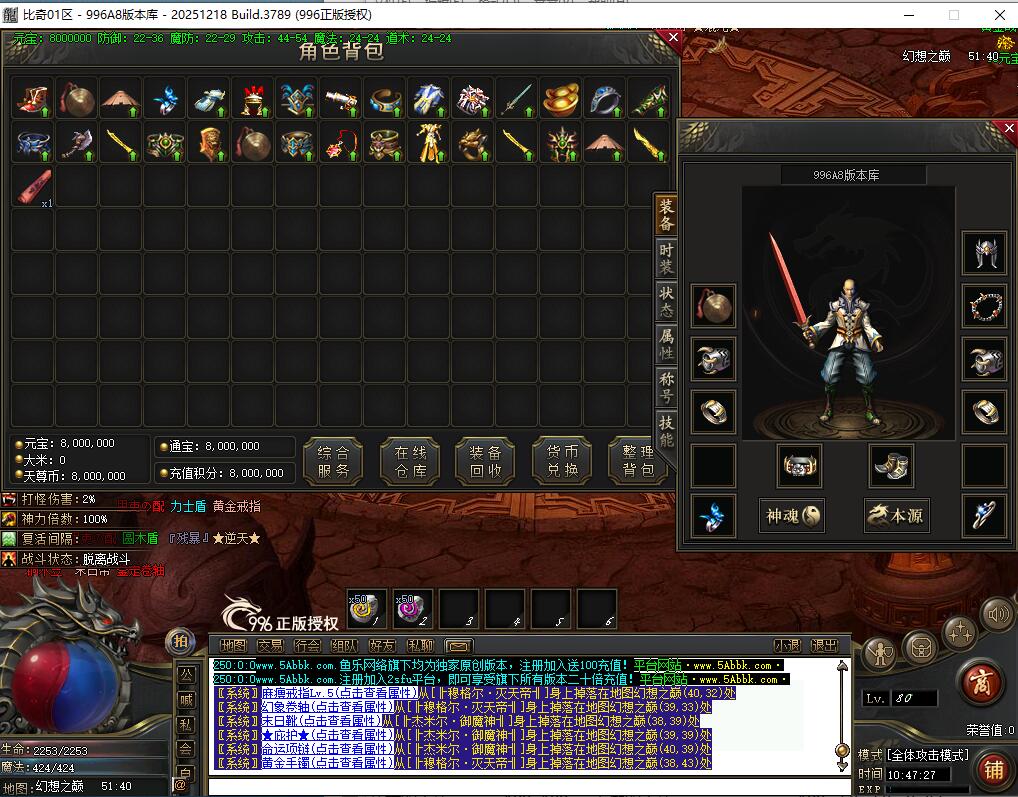Screen dimensions: 1018x797
Task: Close the 角色背包 inventory window
Action: pos(673,38)
